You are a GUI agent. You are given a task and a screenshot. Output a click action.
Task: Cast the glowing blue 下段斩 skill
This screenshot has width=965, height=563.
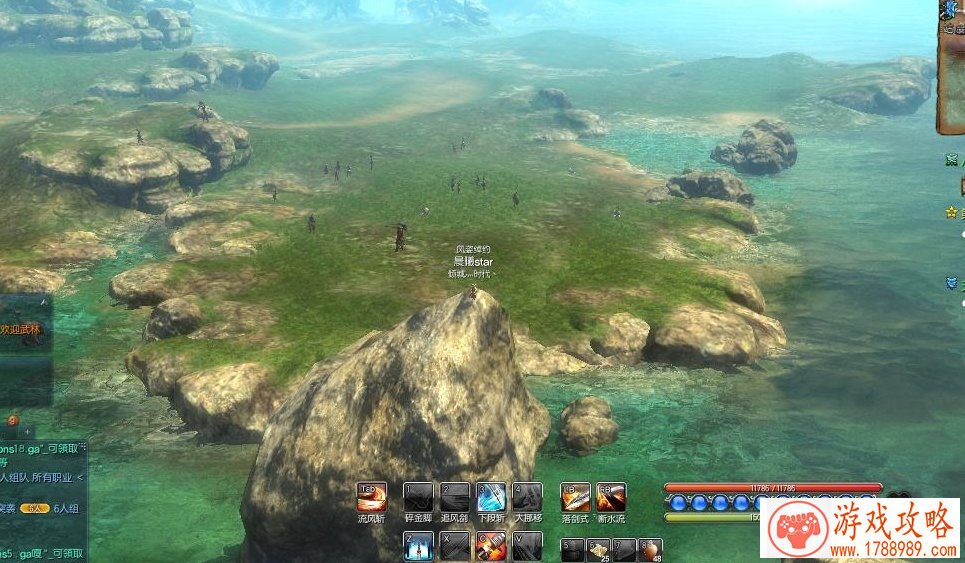tap(491, 497)
